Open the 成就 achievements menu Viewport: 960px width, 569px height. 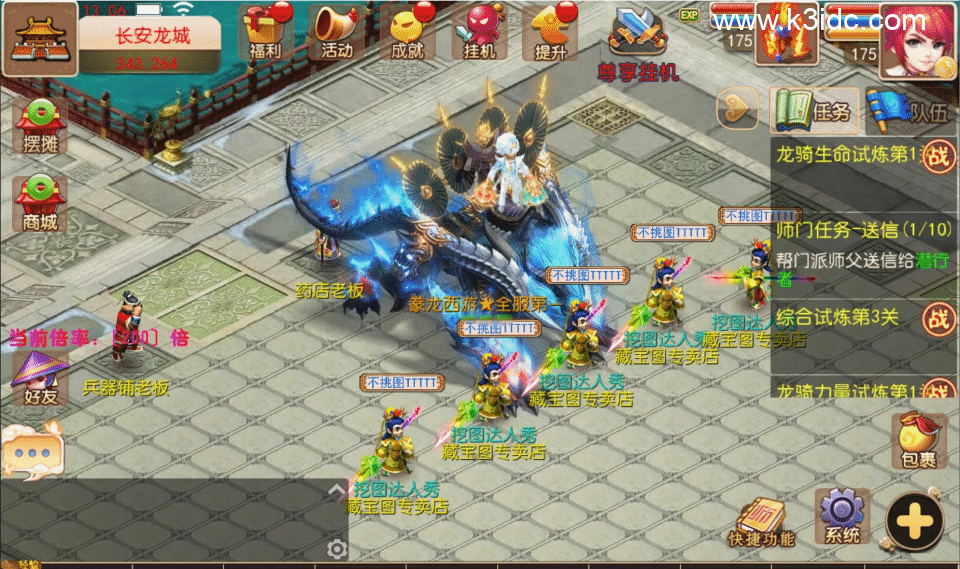pos(408,33)
